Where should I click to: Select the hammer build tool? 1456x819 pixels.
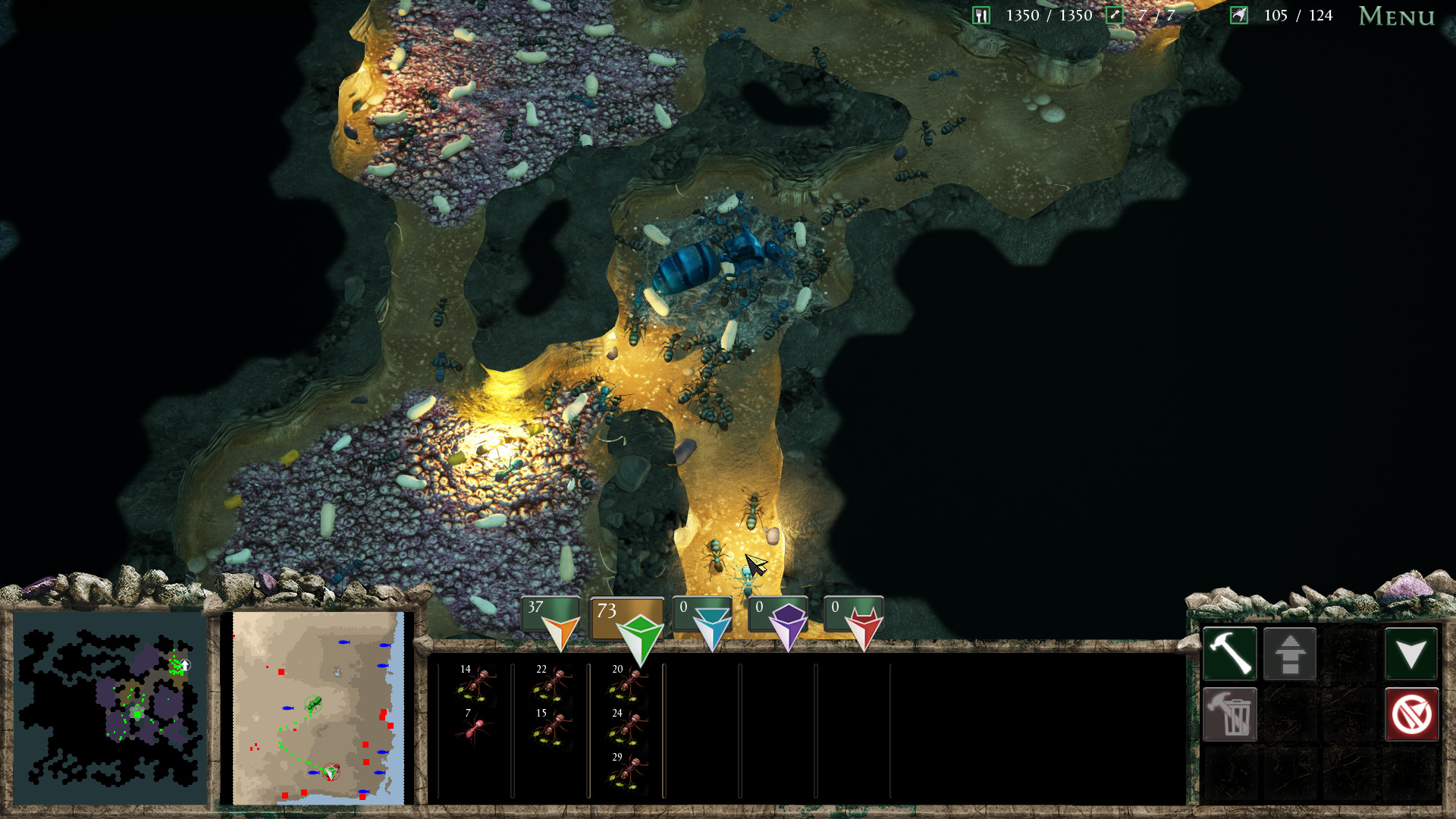tap(1229, 652)
